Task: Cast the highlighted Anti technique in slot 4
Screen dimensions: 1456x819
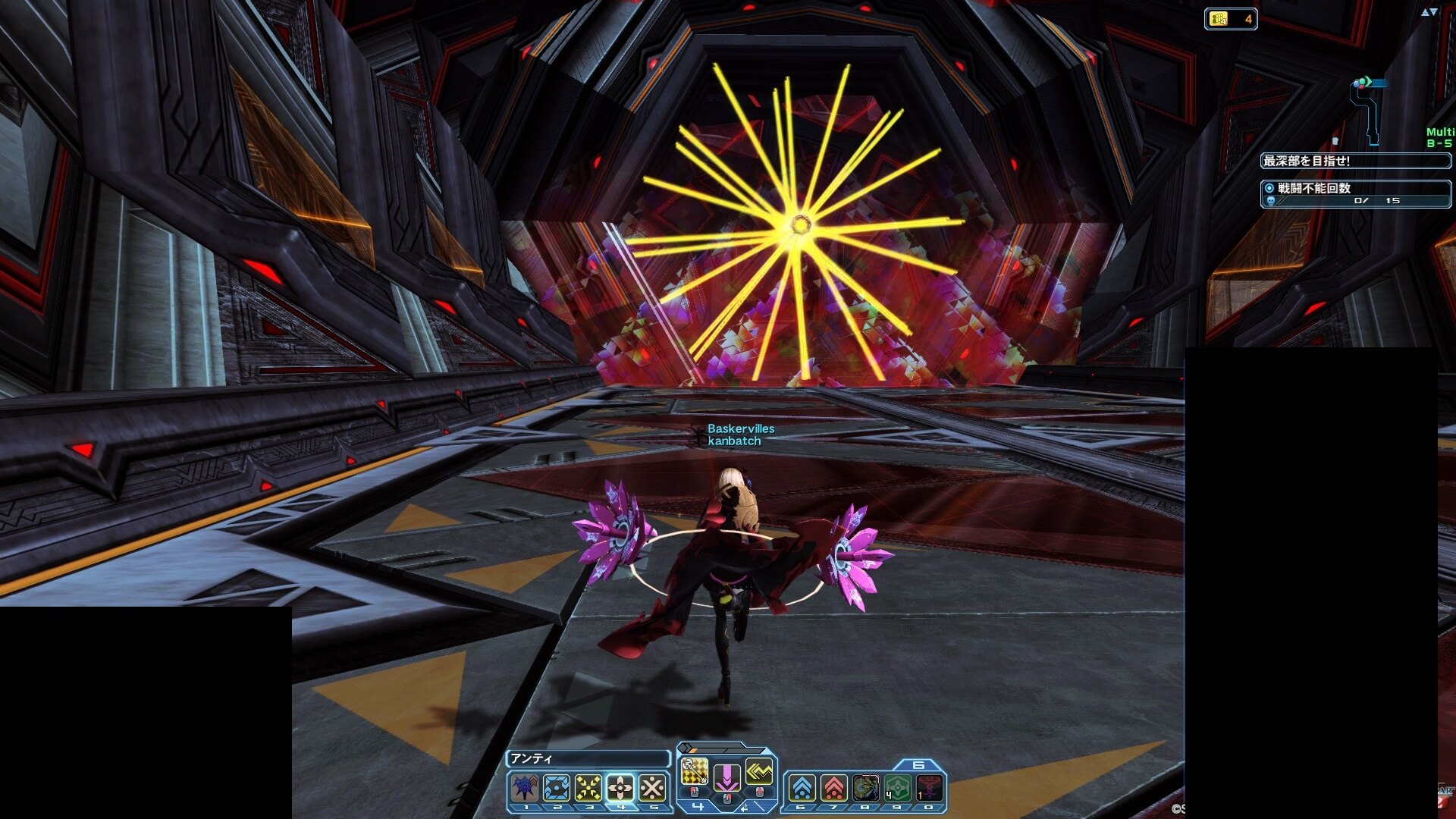Action: tap(620, 789)
